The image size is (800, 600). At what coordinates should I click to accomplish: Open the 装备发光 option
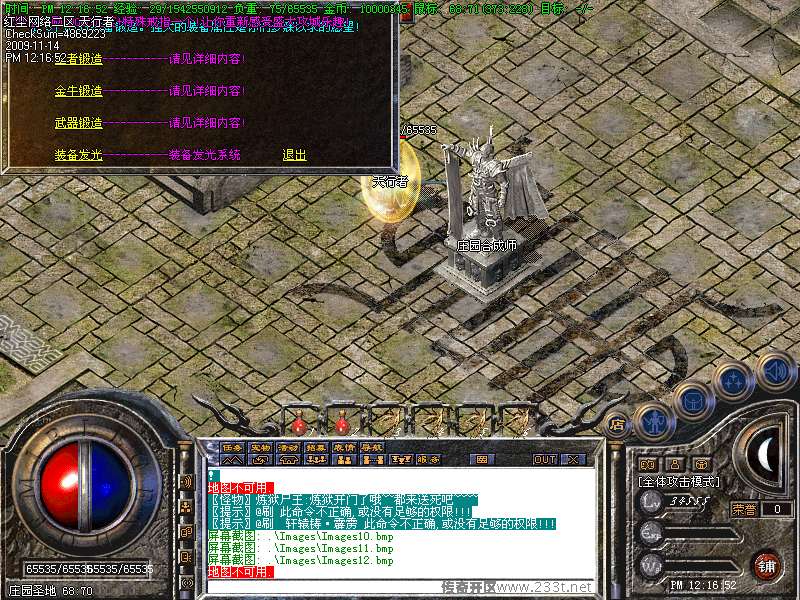(x=78, y=155)
